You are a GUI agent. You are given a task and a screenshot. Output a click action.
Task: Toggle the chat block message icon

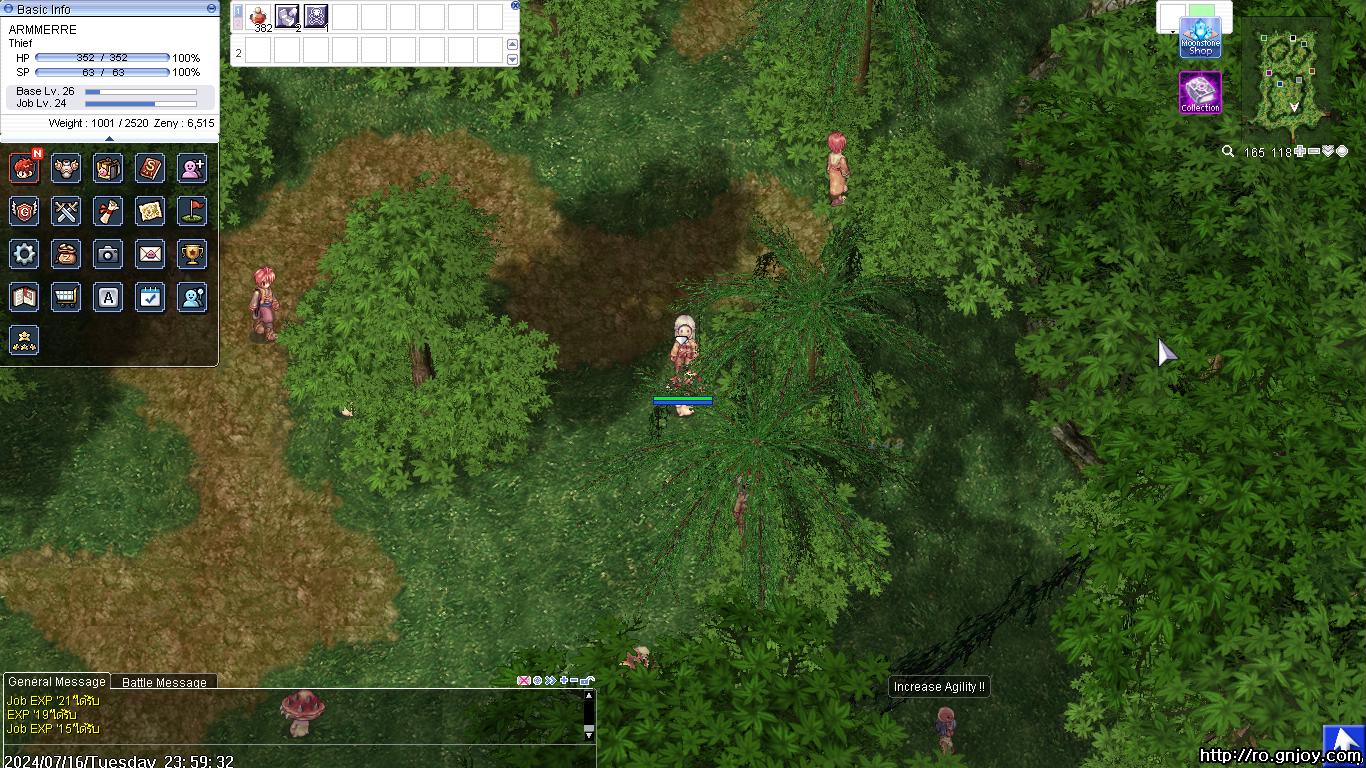524,680
